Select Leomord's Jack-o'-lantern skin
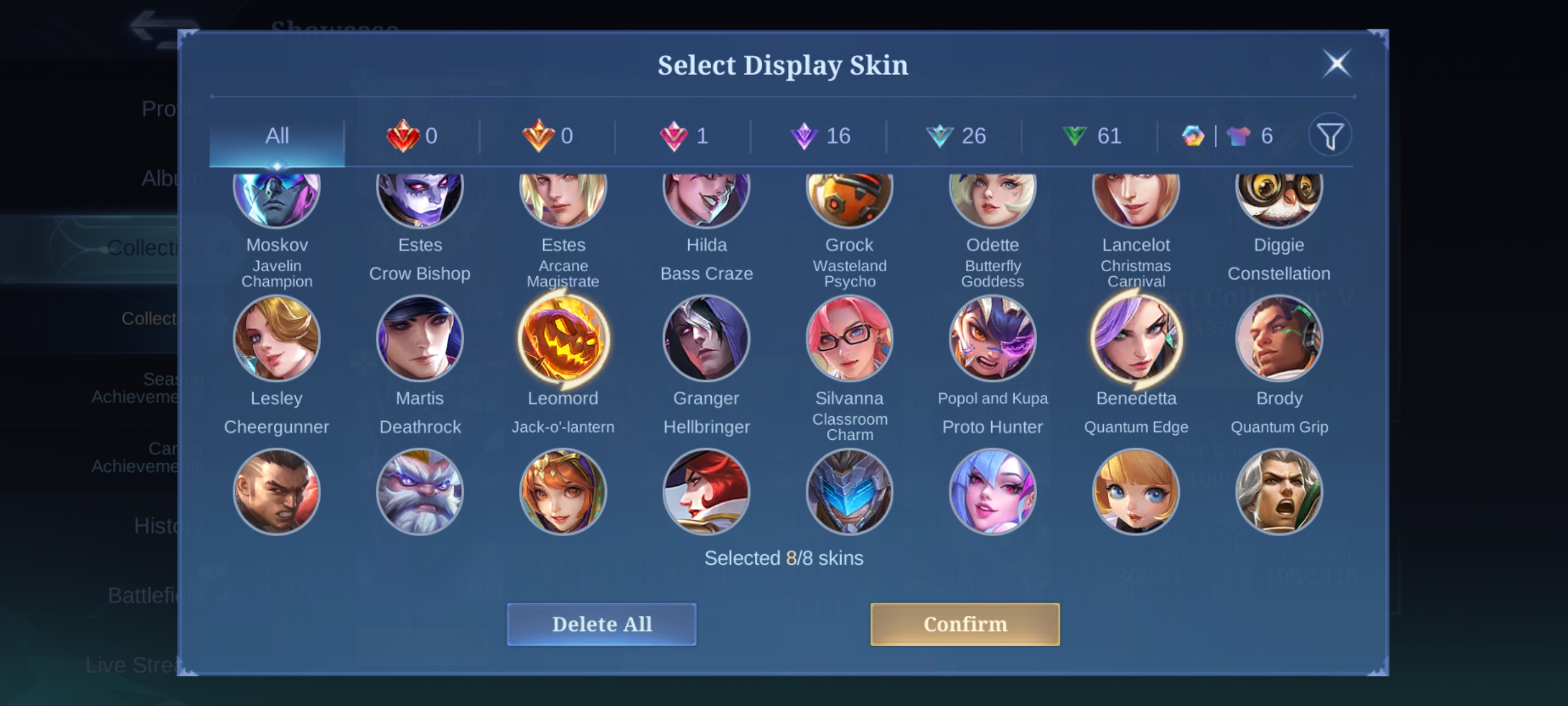Screen dimensions: 1568x706 click(x=563, y=338)
